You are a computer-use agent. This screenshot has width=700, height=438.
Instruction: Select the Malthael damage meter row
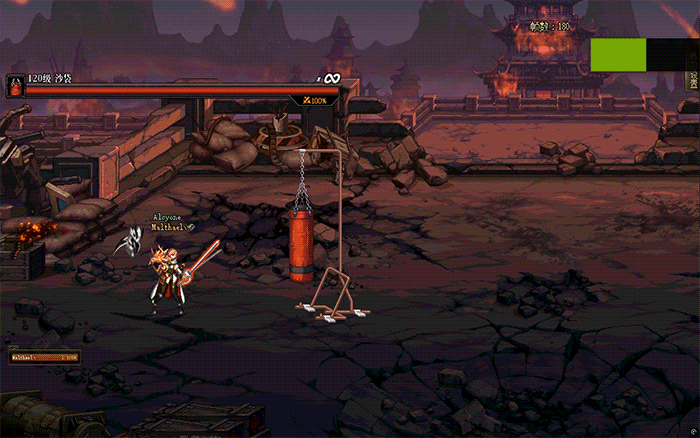tap(45, 356)
